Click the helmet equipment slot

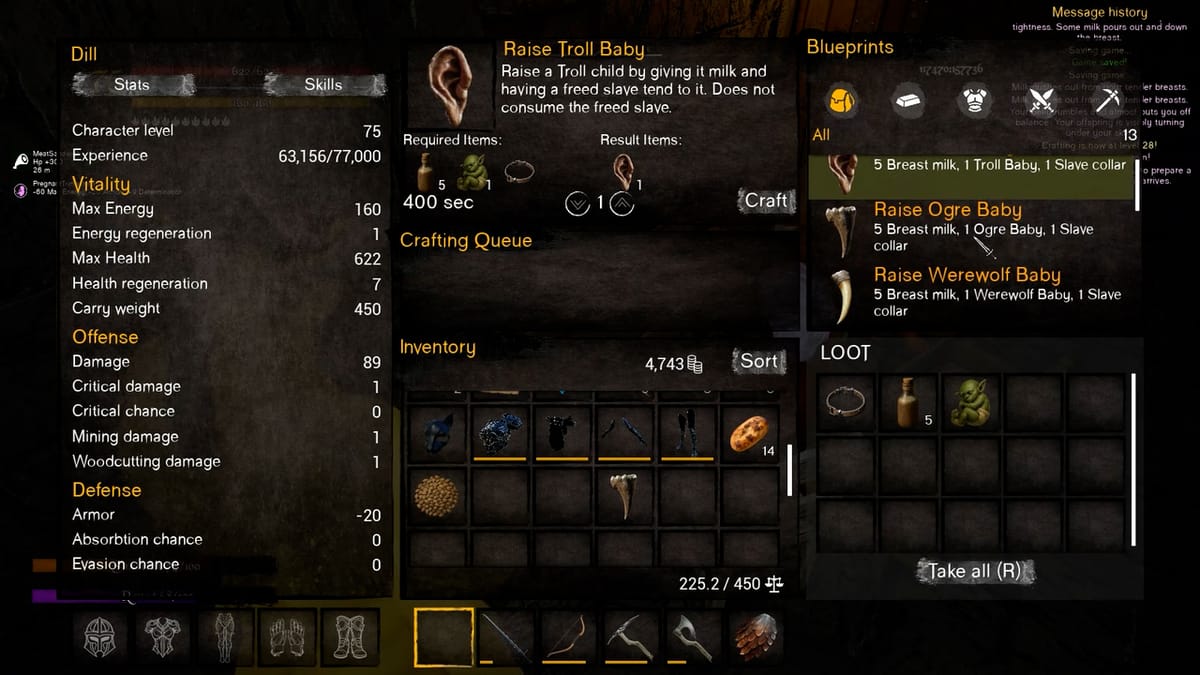tap(101, 636)
